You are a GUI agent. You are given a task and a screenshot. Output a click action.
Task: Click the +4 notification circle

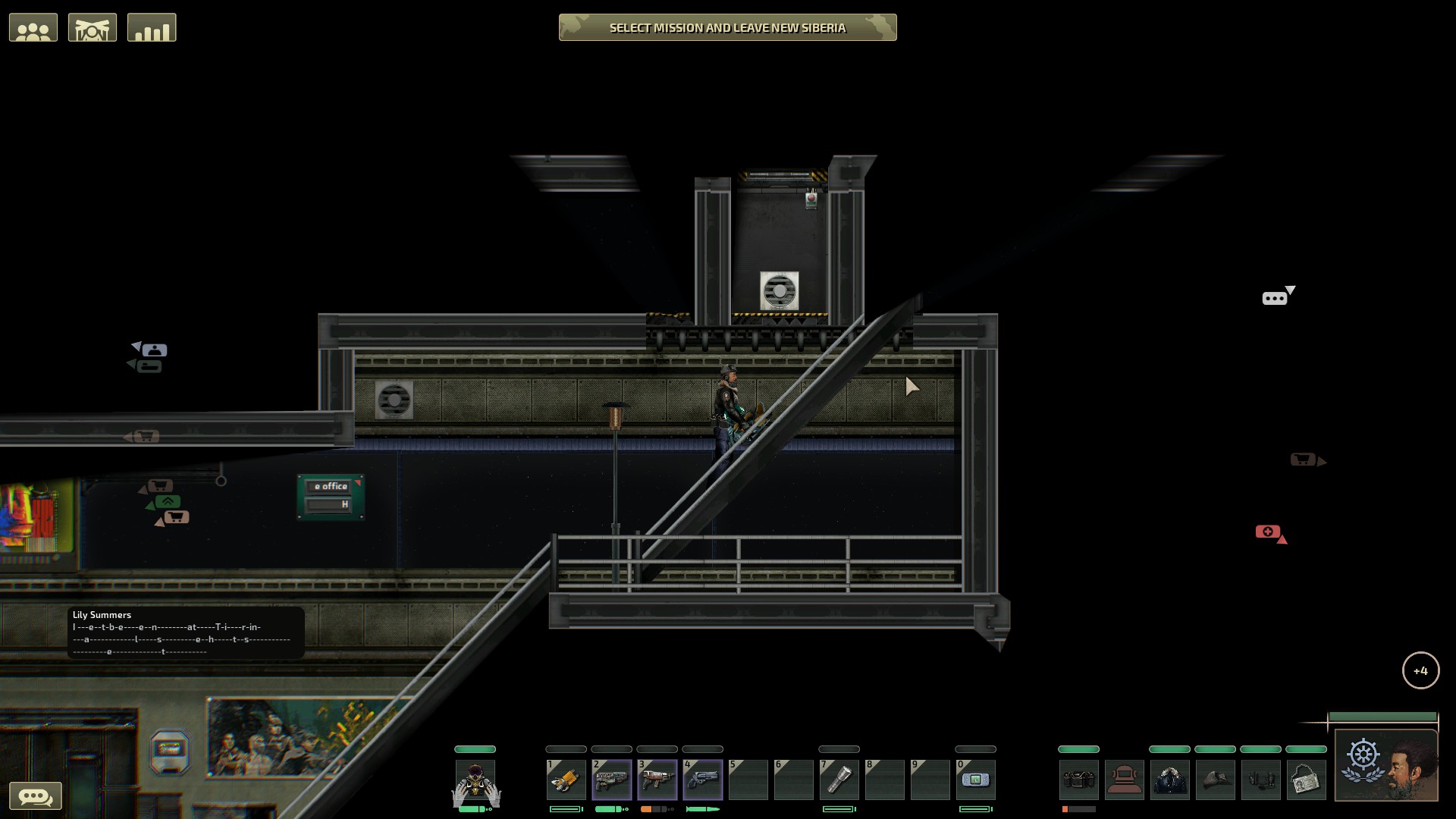pyautogui.click(x=1422, y=670)
